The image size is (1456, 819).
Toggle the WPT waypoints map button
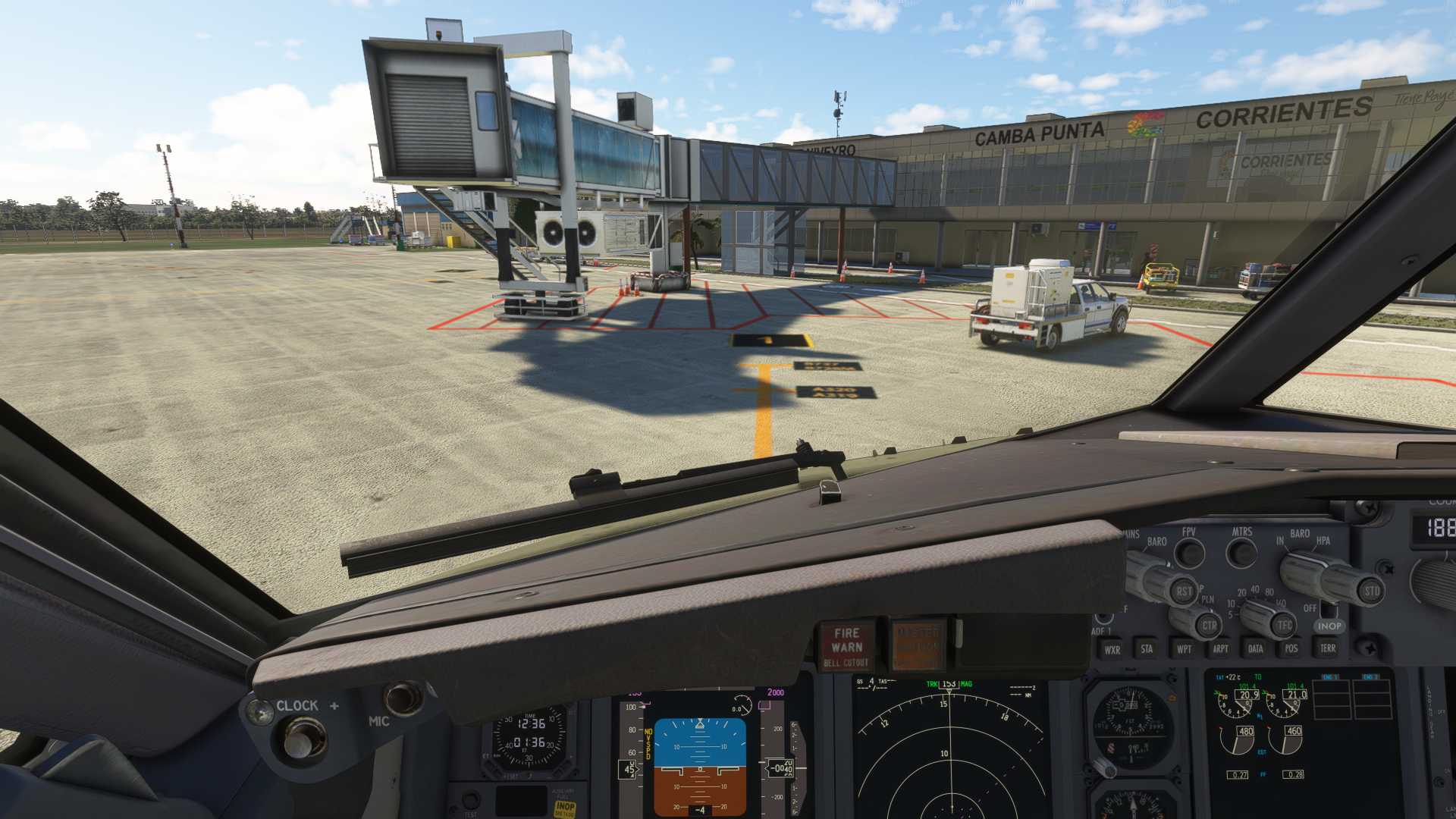point(1183,648)
